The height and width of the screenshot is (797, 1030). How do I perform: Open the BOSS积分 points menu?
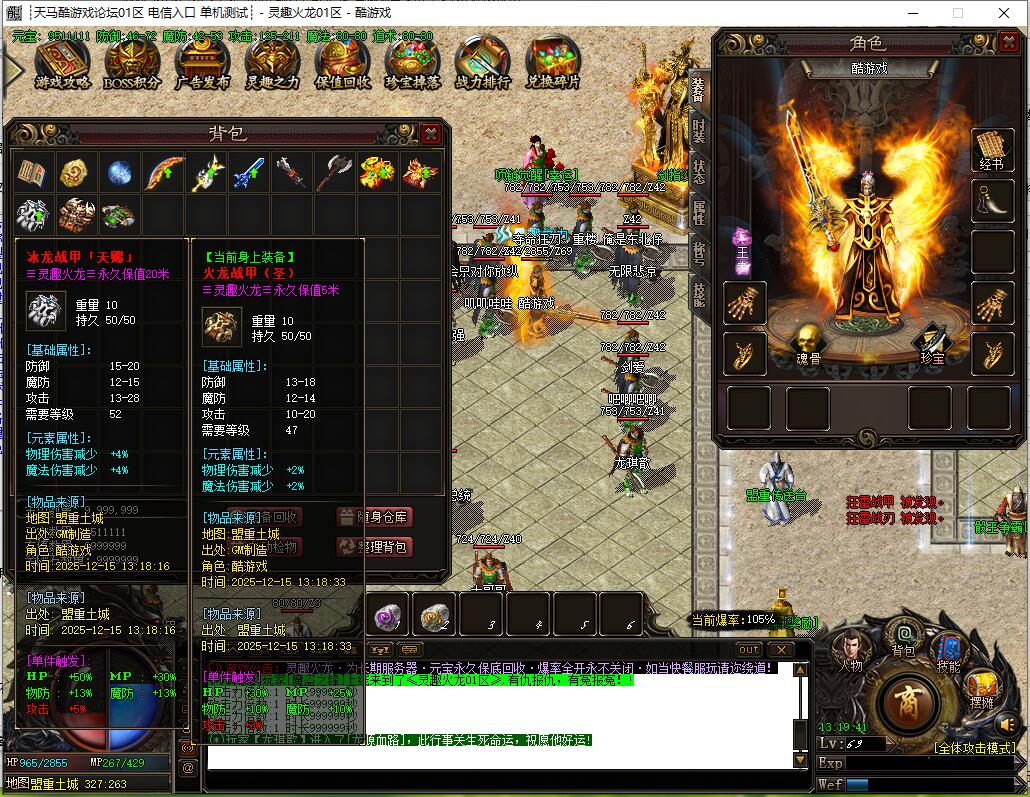(x=132, y=64)
